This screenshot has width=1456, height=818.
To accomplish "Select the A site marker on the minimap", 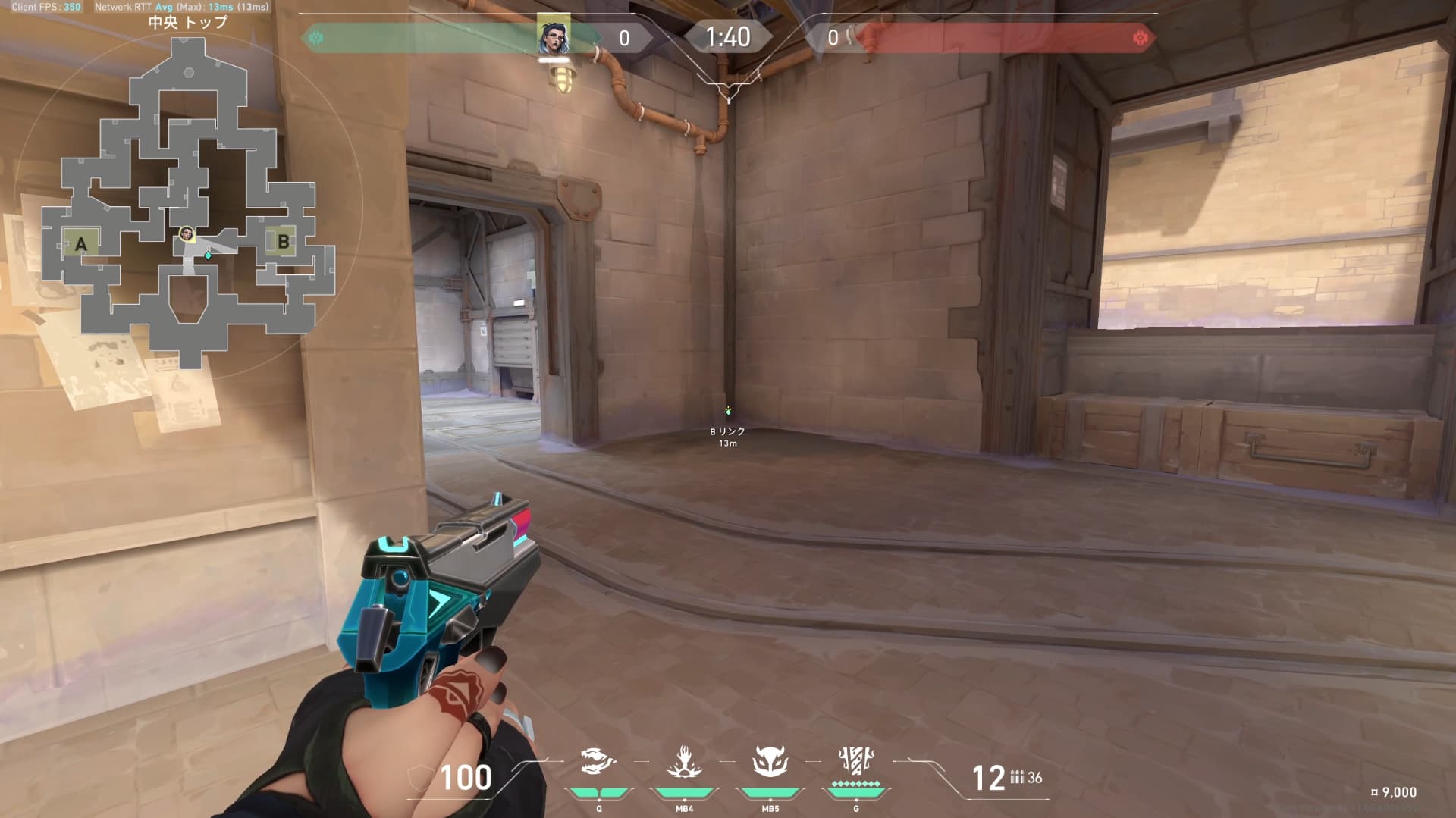I will click(x=81, y=244).
